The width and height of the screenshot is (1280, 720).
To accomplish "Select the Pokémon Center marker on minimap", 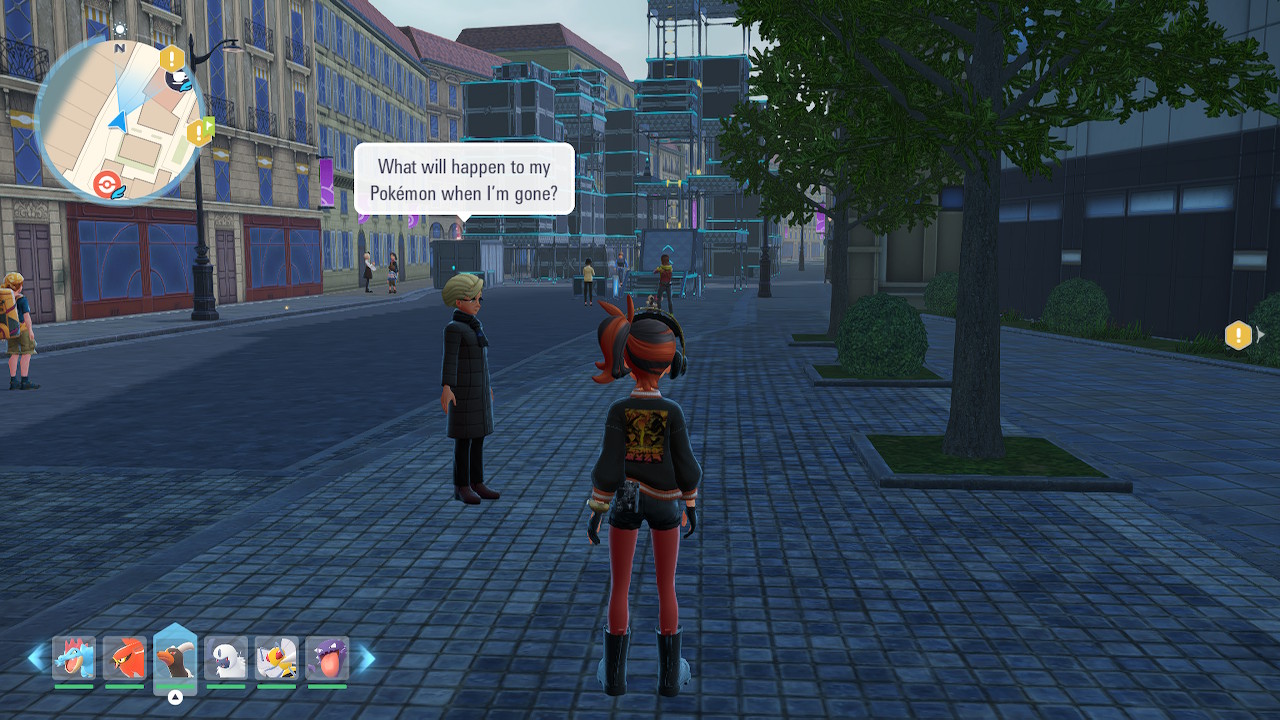I will tap(107, 184).
